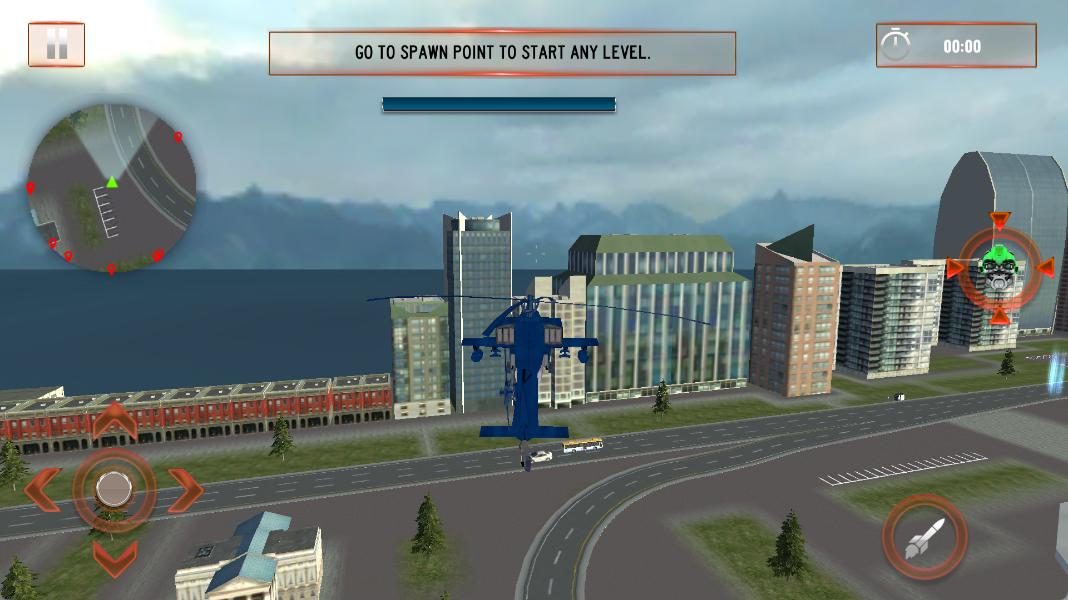Image resolution: width=1068 pixels, height=600 pixels.
Task: Move forward with the joystick's up arrow
Action: 114,421
